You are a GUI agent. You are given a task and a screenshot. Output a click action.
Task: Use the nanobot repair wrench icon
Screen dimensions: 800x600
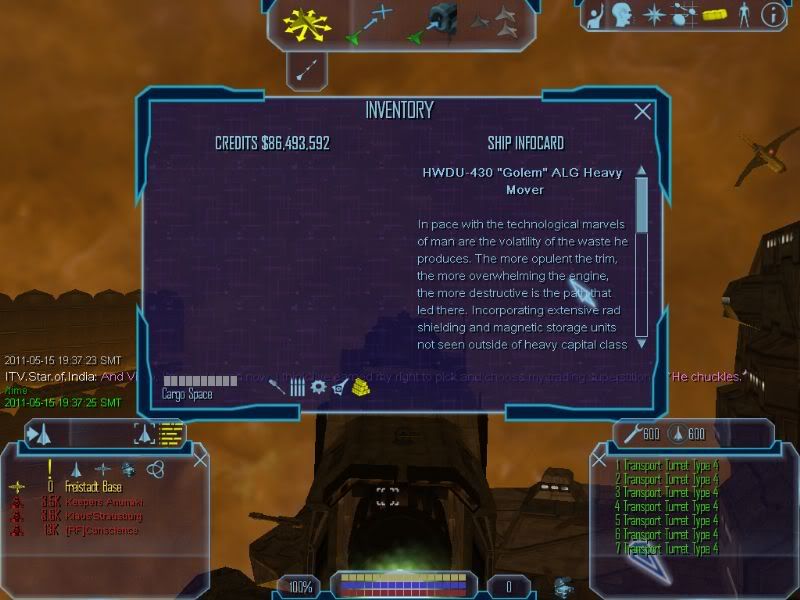(x=633, y=434)
